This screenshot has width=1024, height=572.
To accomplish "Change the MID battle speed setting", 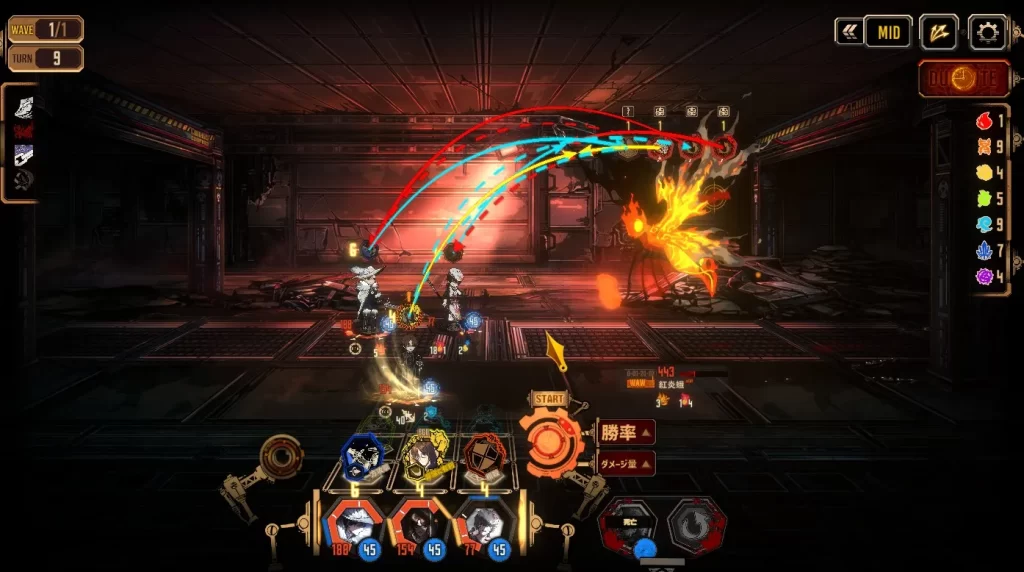I will (887, 32).
